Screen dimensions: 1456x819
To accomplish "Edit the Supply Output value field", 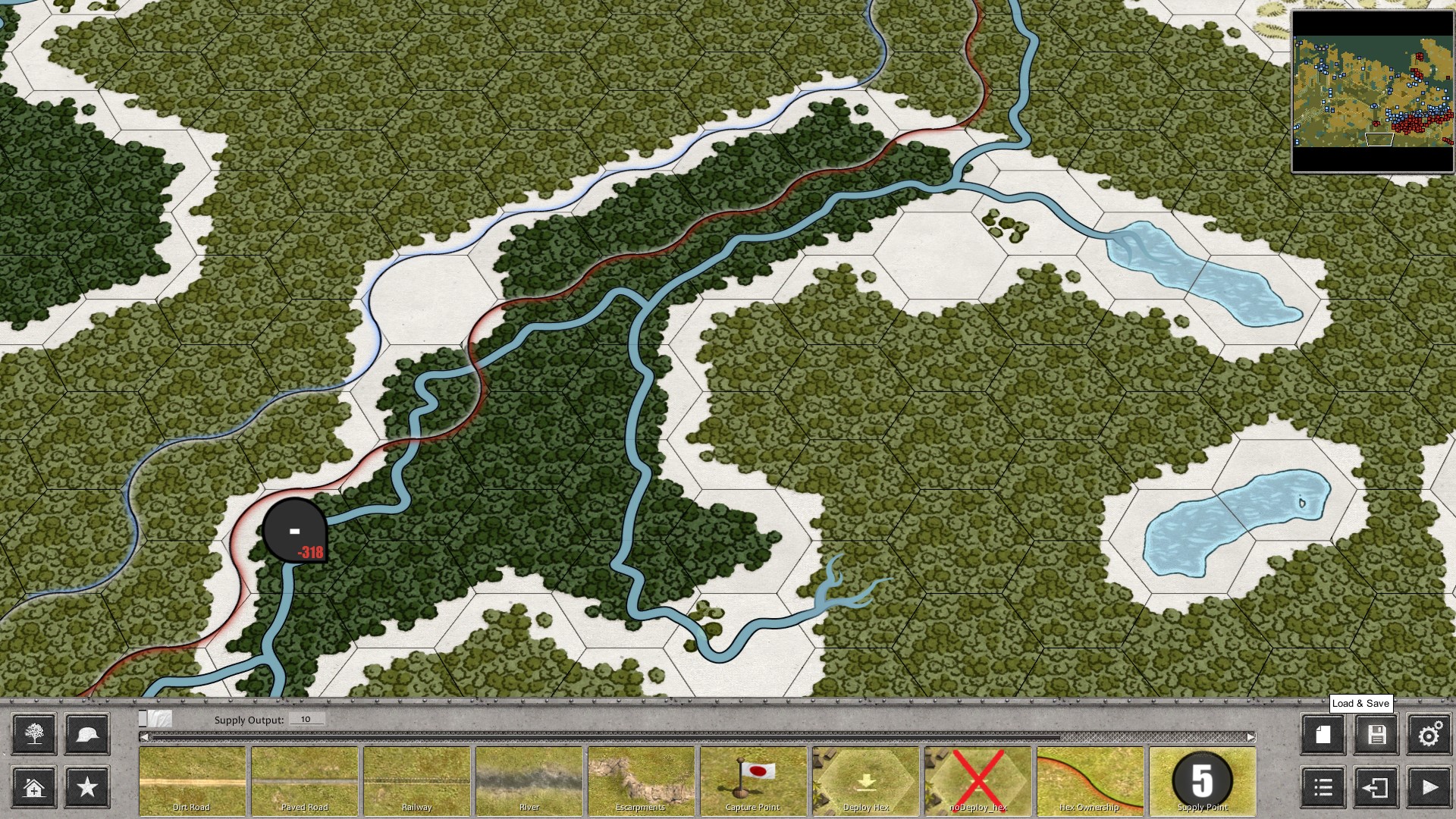I will coord(306,718).
